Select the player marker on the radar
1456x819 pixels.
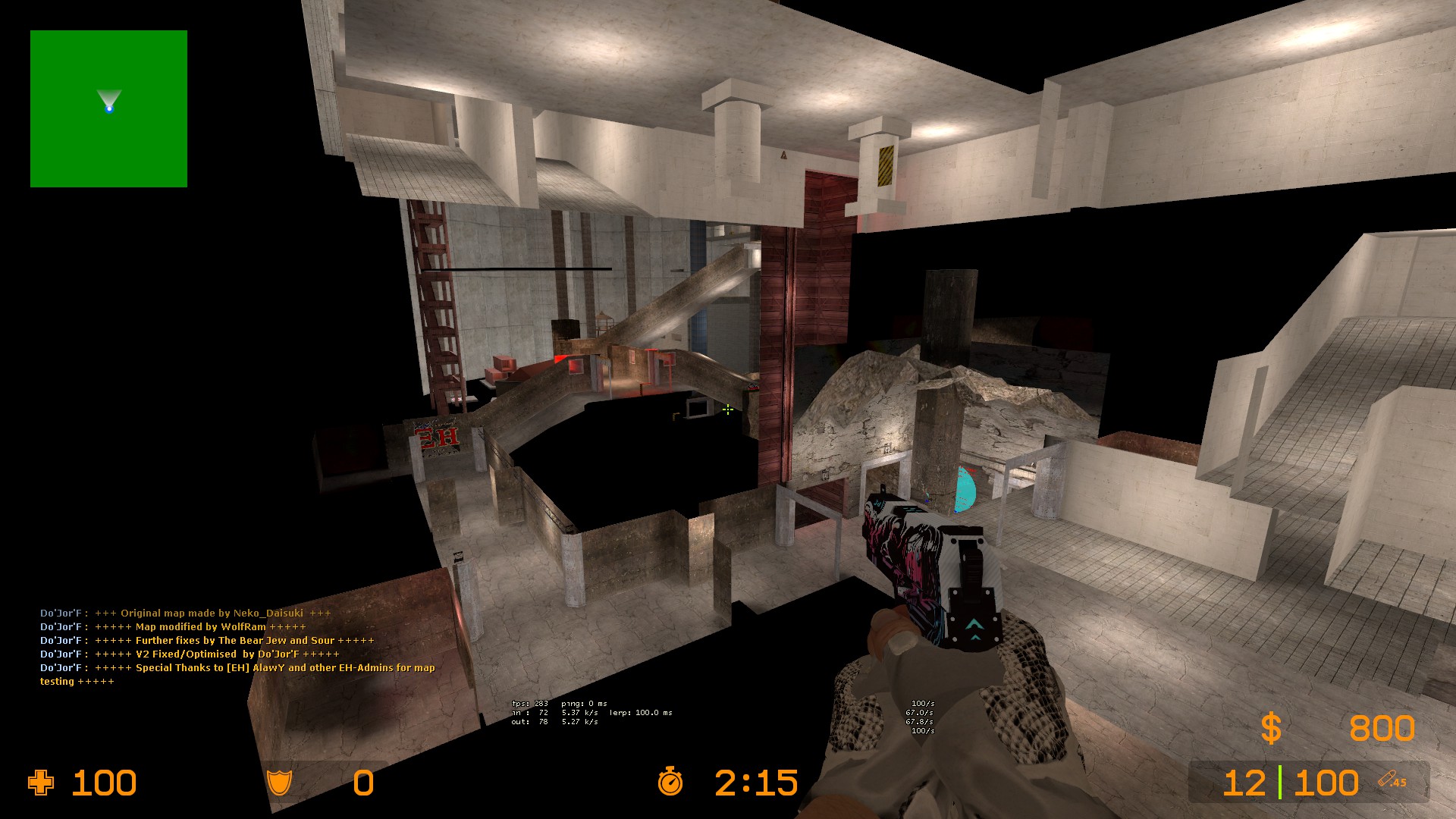point(109,108)
